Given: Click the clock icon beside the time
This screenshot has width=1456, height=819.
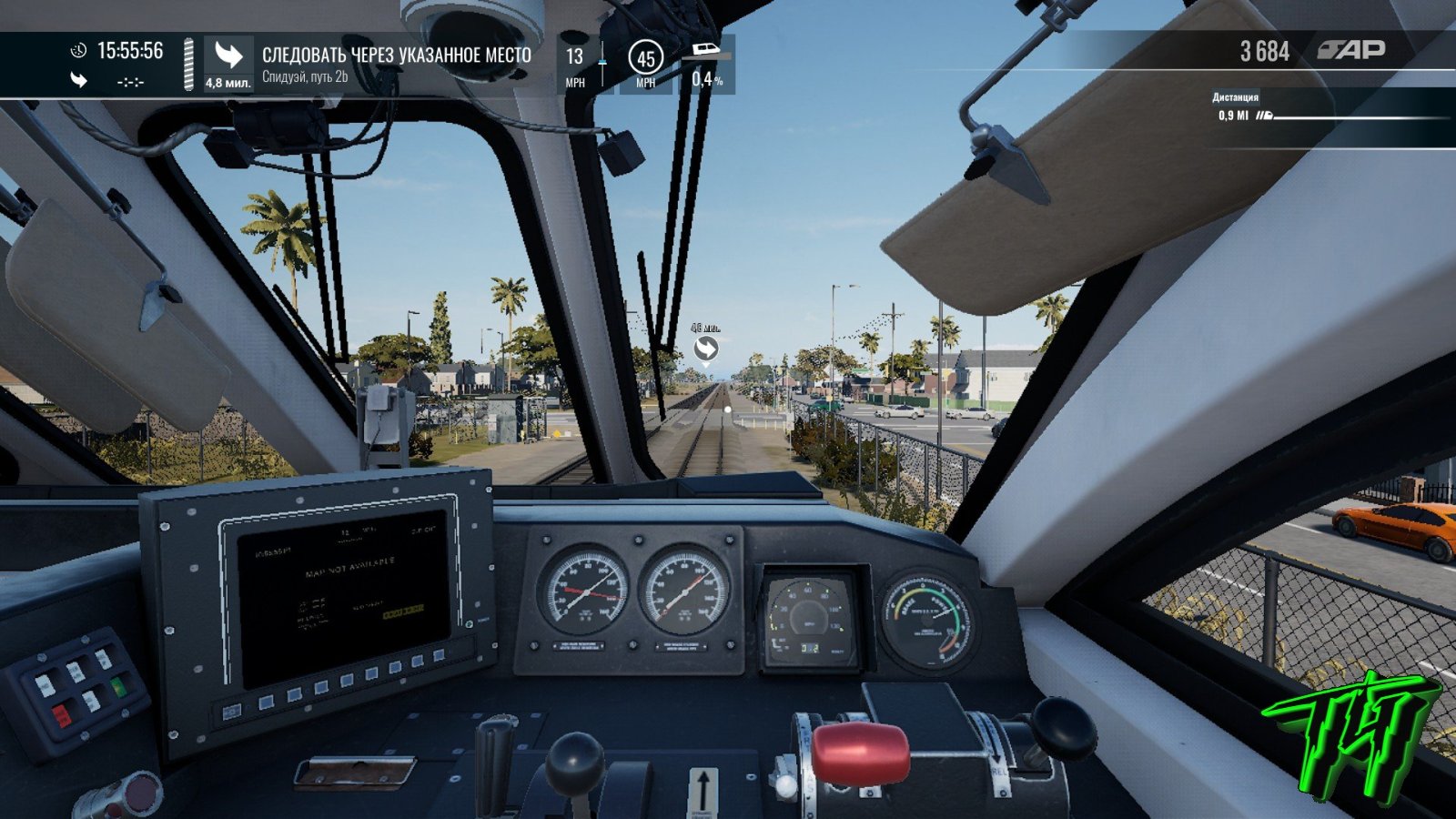Looking at the screenshot, I should tap(79, 51).
